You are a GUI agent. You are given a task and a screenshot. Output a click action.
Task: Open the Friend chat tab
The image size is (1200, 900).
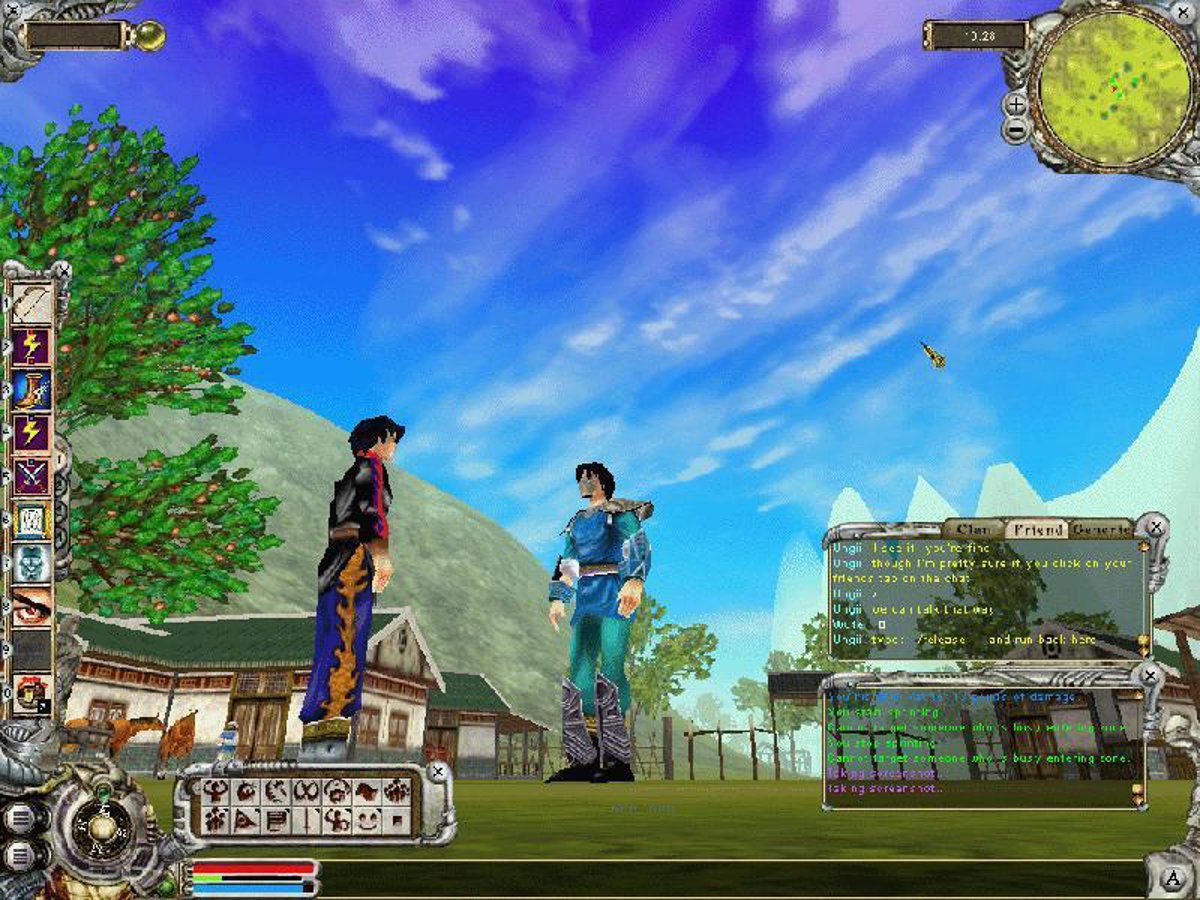pyautogui.click(x=1034, y=529)
